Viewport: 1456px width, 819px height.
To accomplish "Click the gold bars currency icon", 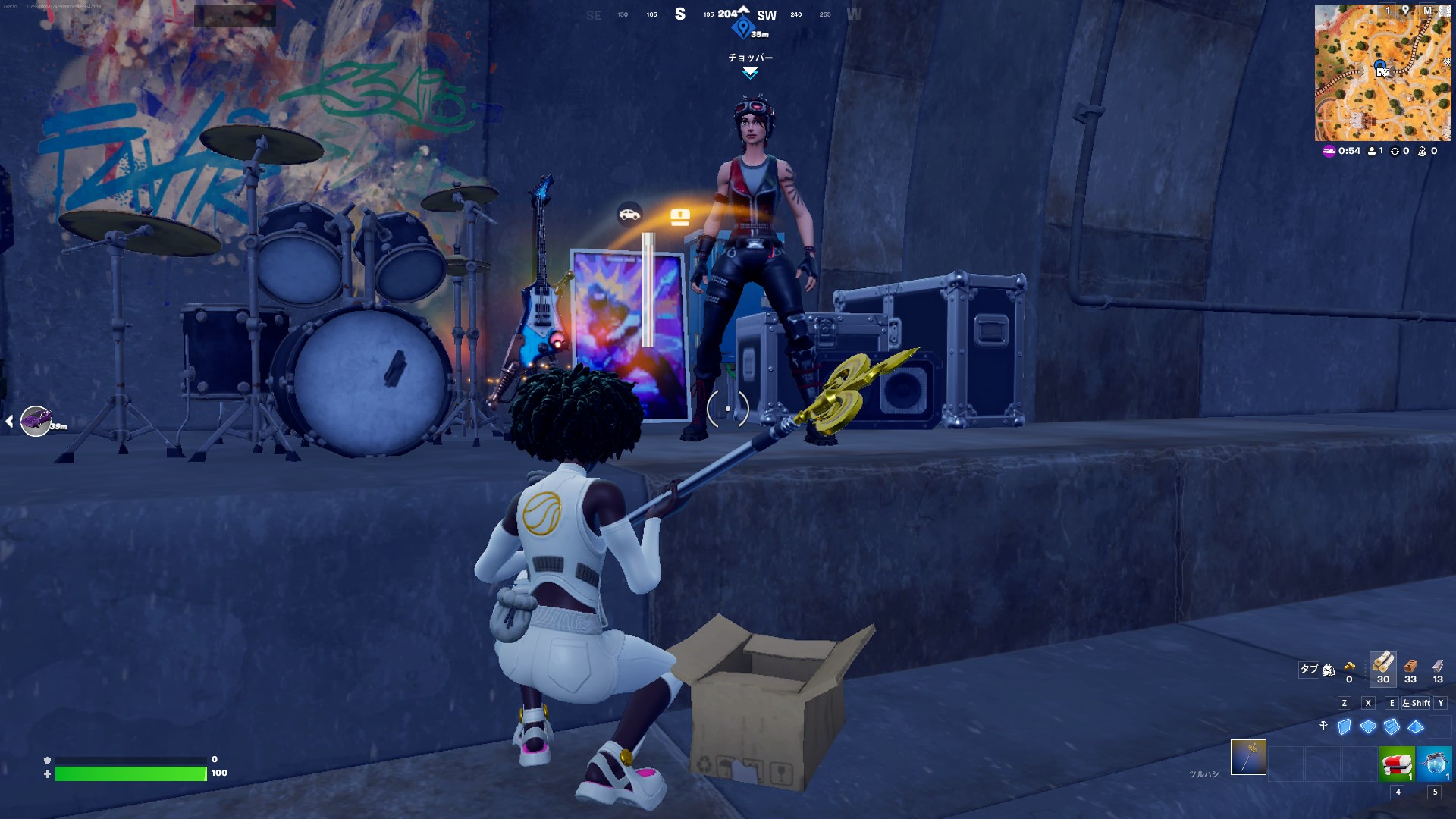I will [x=1349, y=667].
